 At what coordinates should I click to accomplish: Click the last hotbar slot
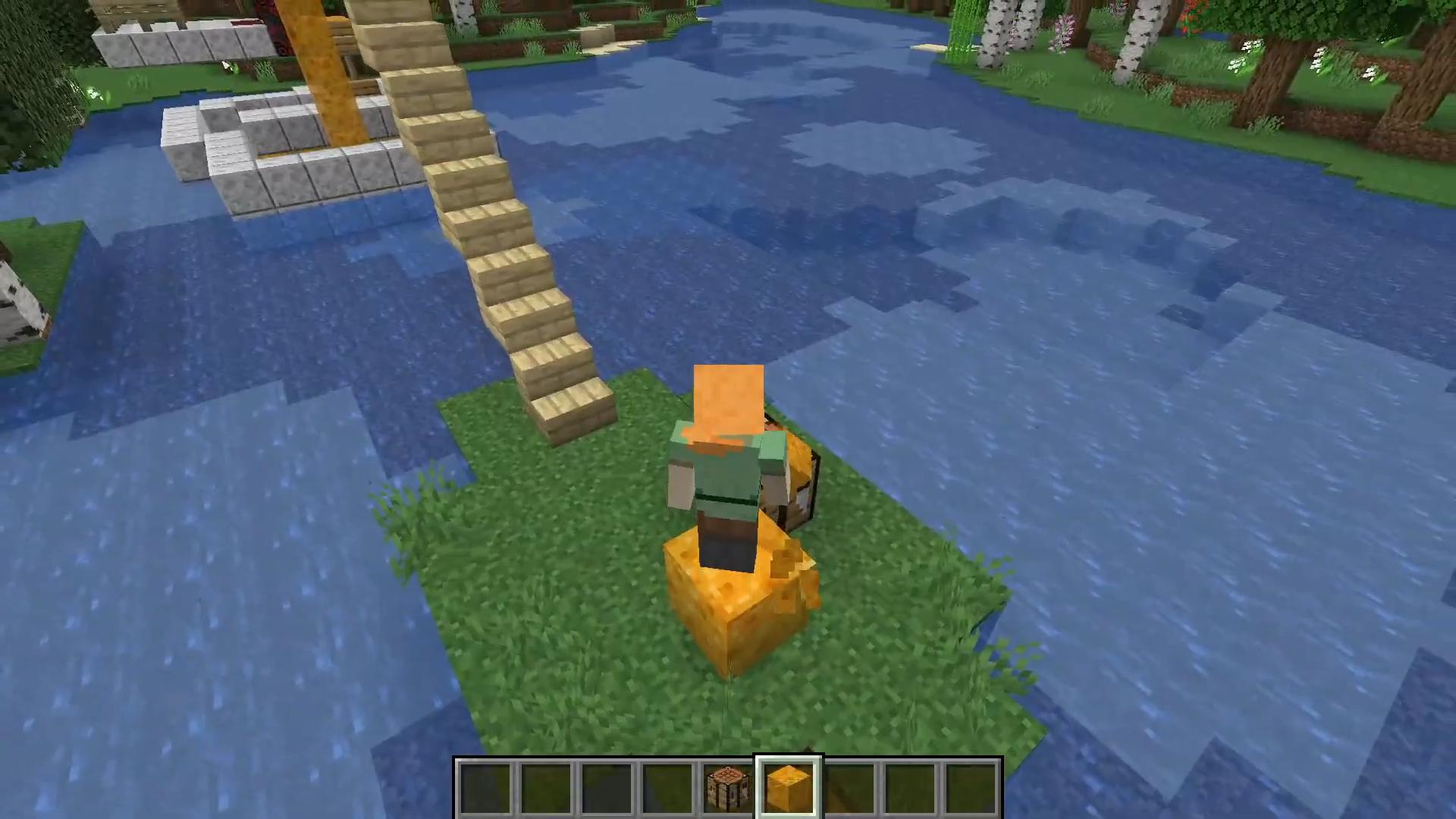pos(971,785)
